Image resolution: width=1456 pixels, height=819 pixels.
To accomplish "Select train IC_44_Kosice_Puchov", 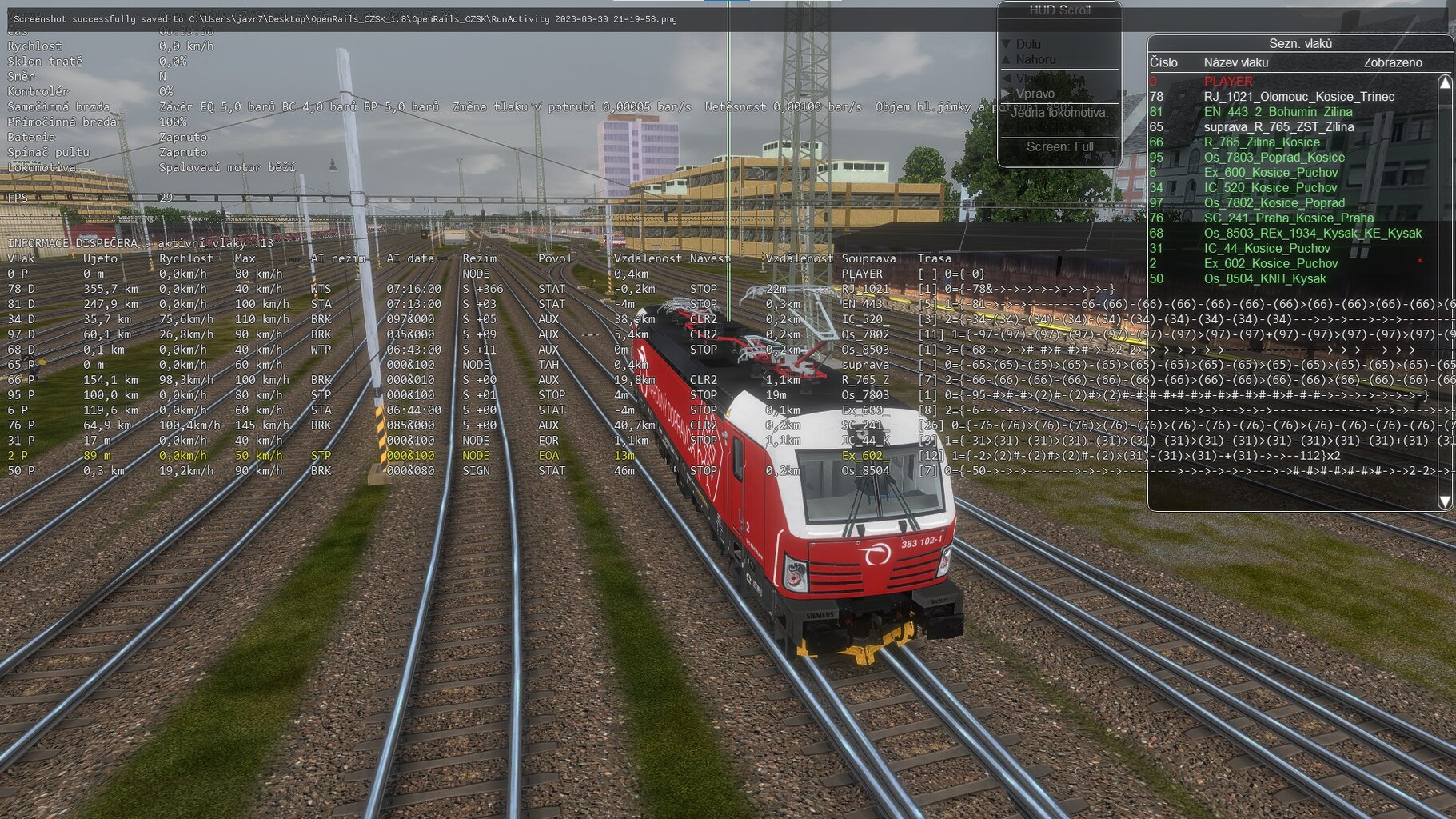I will [x=1267, y=249].
